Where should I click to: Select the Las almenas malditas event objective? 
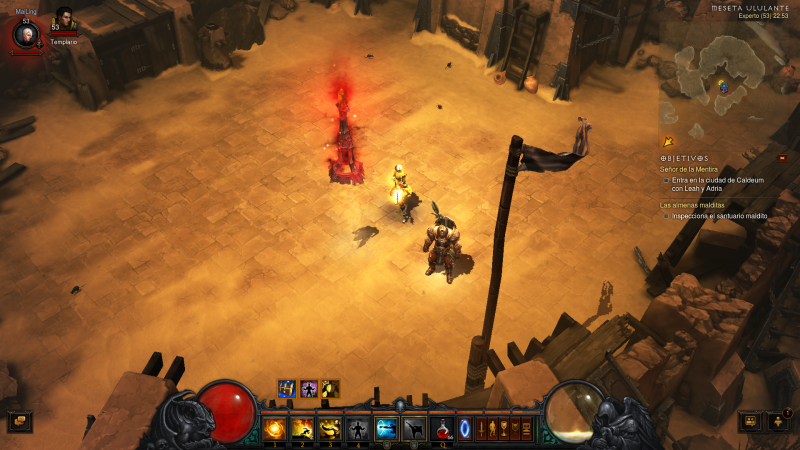click(x=692, y=204)
